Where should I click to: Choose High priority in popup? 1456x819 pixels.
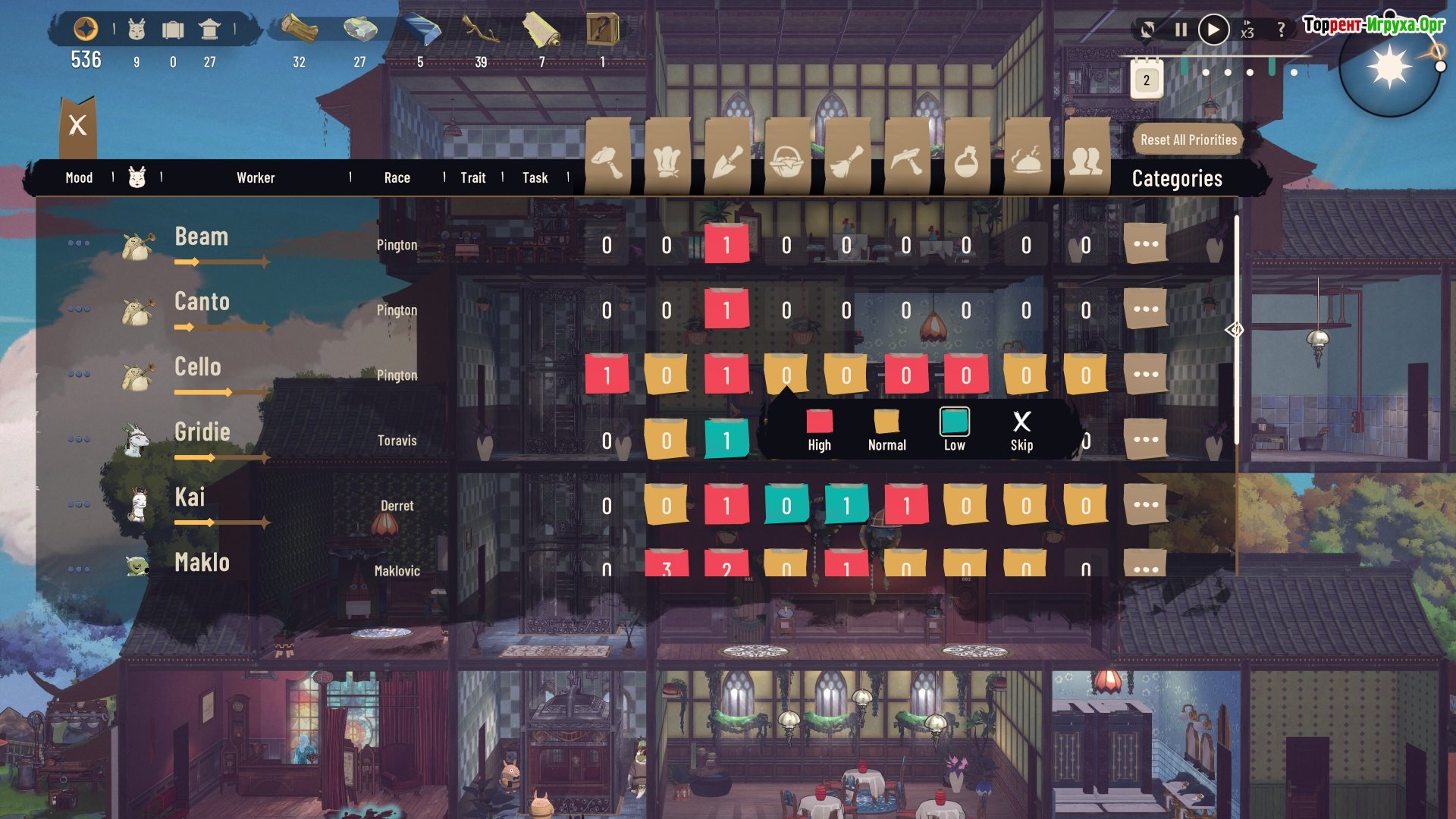(819, 430)
